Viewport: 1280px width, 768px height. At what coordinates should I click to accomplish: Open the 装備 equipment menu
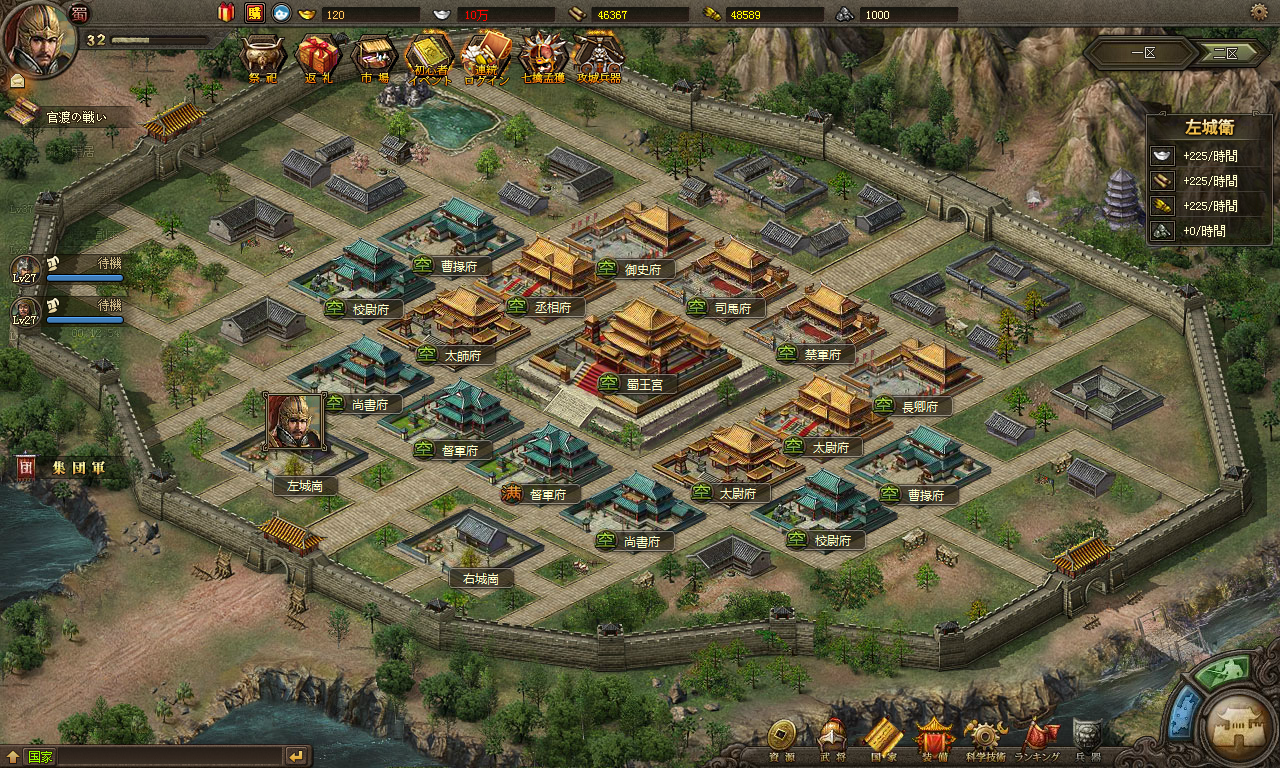coord(935,738)
